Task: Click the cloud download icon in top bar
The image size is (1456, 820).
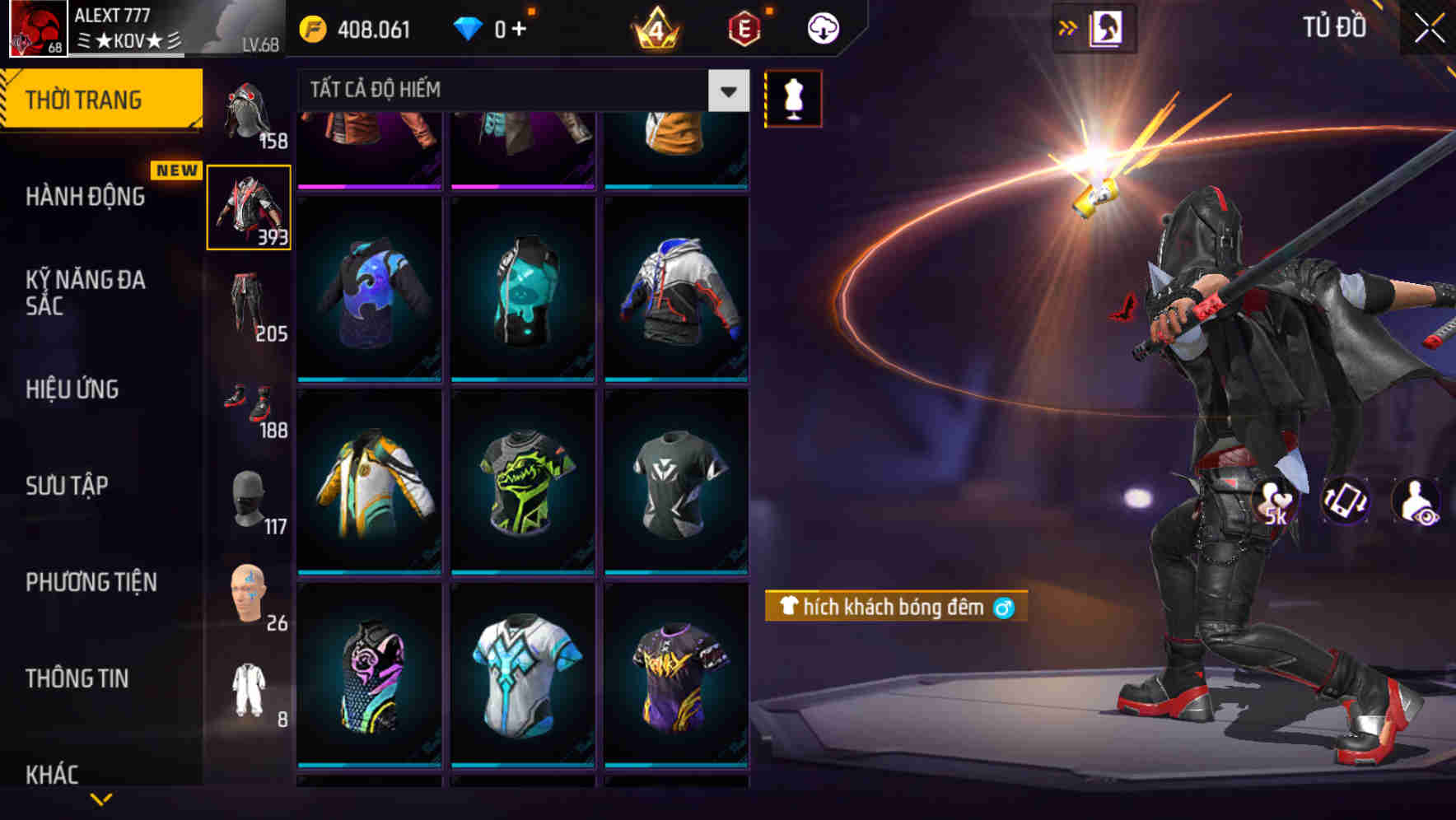Action: point(822,27)
